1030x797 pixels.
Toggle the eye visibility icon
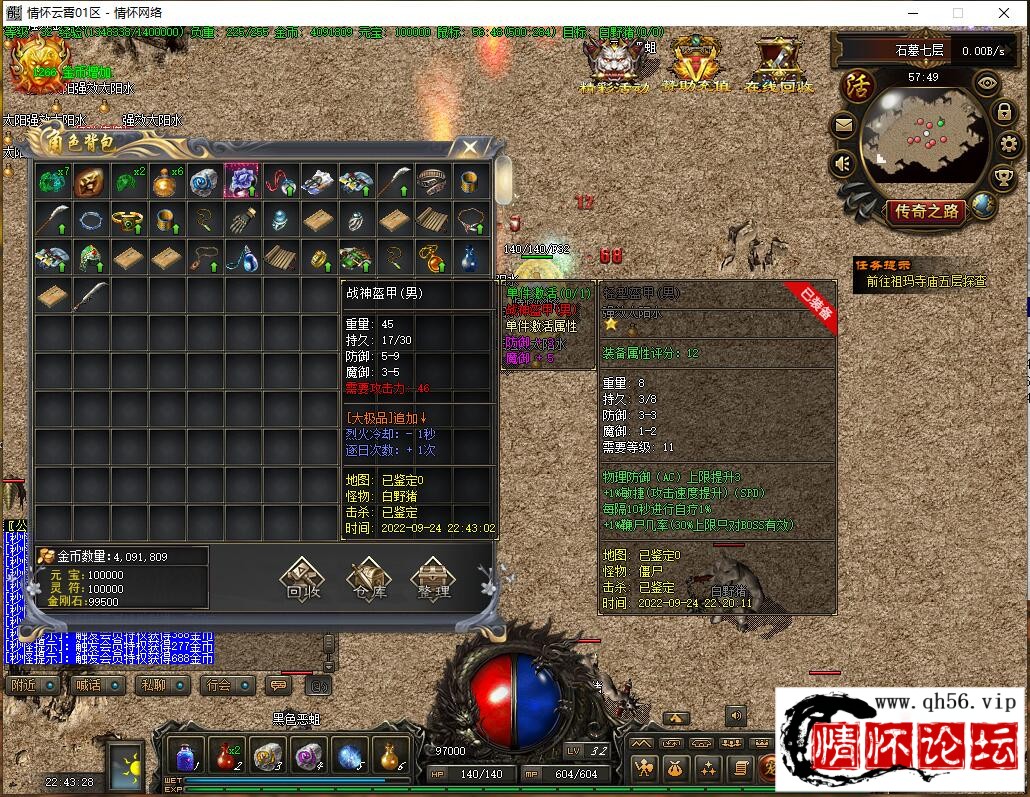[988, 84]
